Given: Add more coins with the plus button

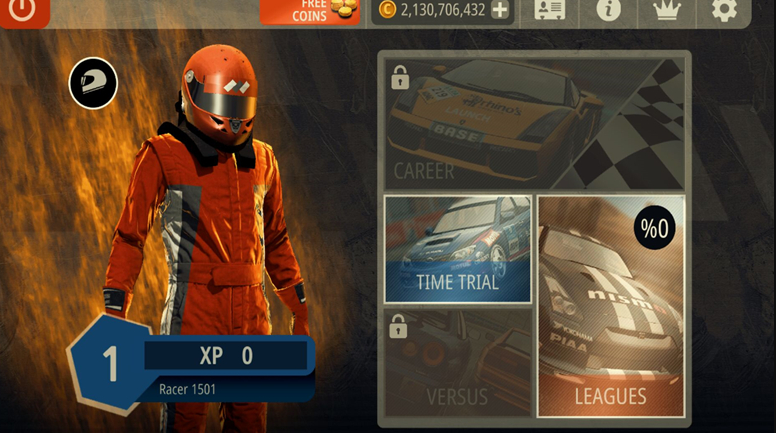Looking at the screenshot, I should [x=500, y=11].
